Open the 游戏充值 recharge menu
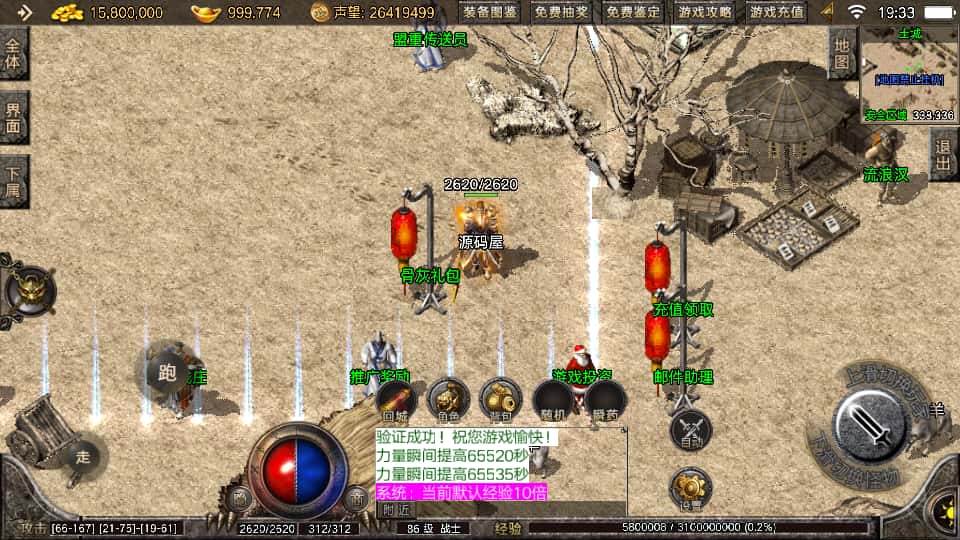Image resolution: width=960 pixels, height=540 pixels. point(776,13)
